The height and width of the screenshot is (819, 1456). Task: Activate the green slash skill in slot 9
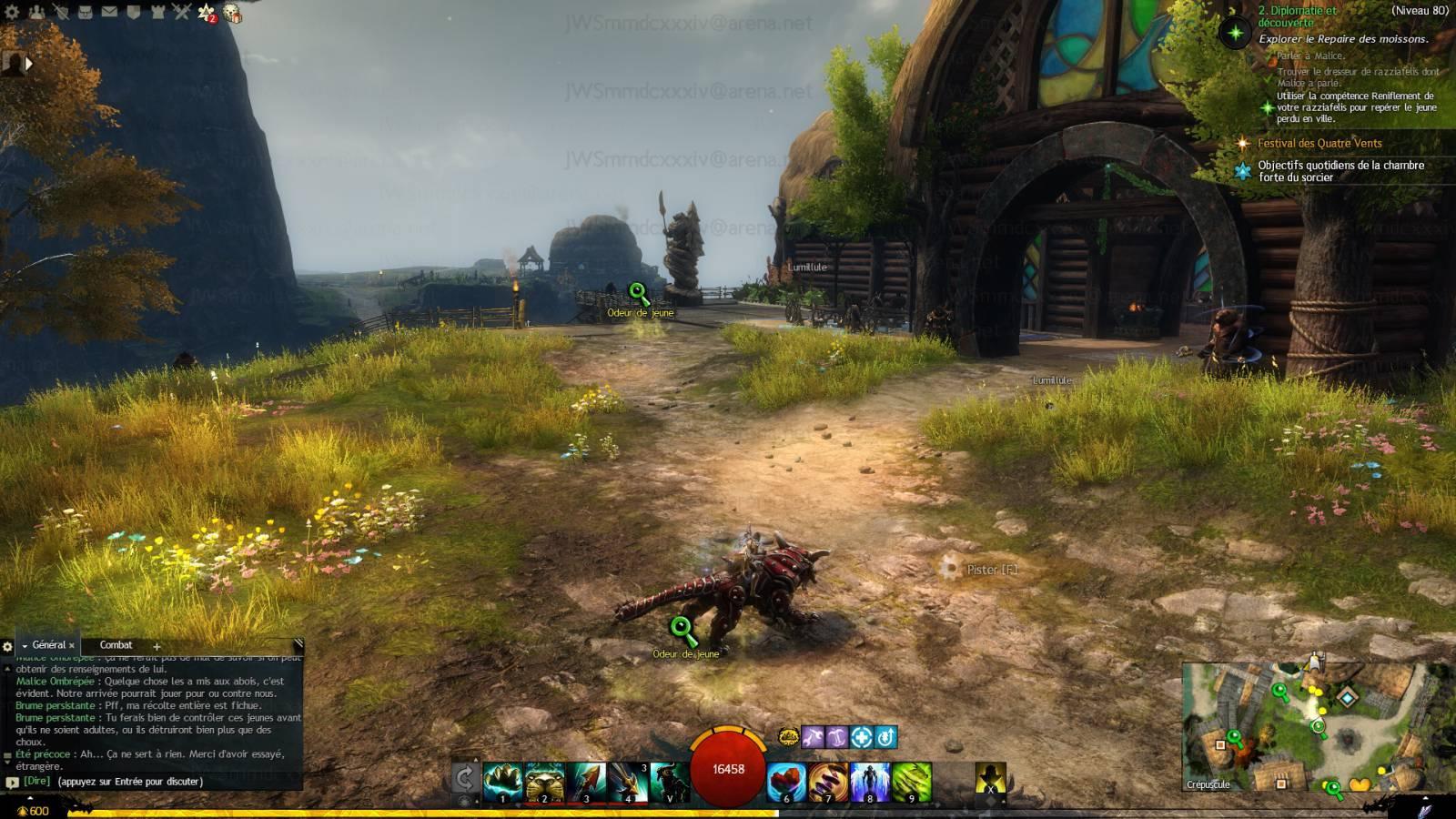point(912,782)
